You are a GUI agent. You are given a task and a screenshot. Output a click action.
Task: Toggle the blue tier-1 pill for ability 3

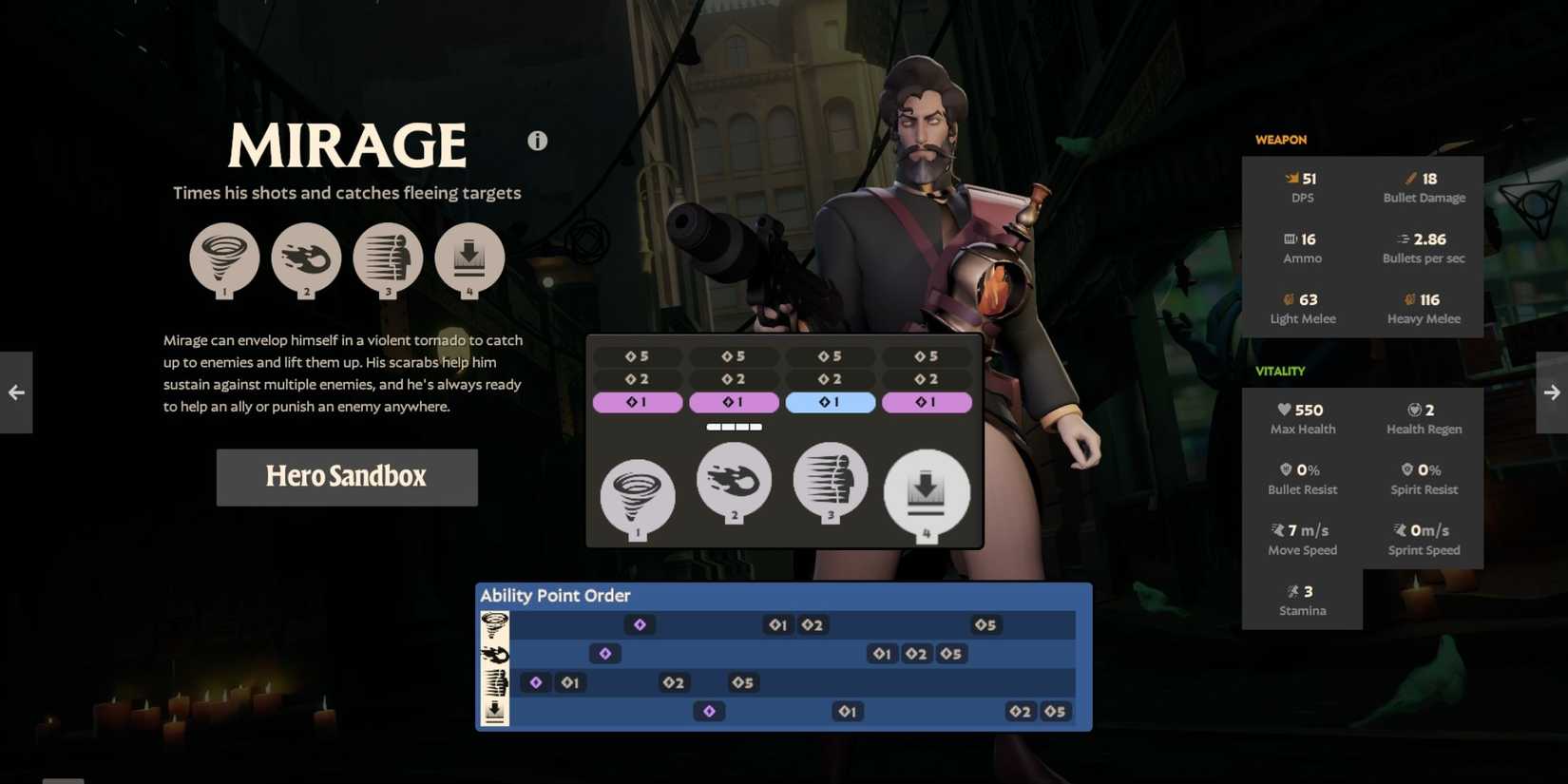click(830, 402)
